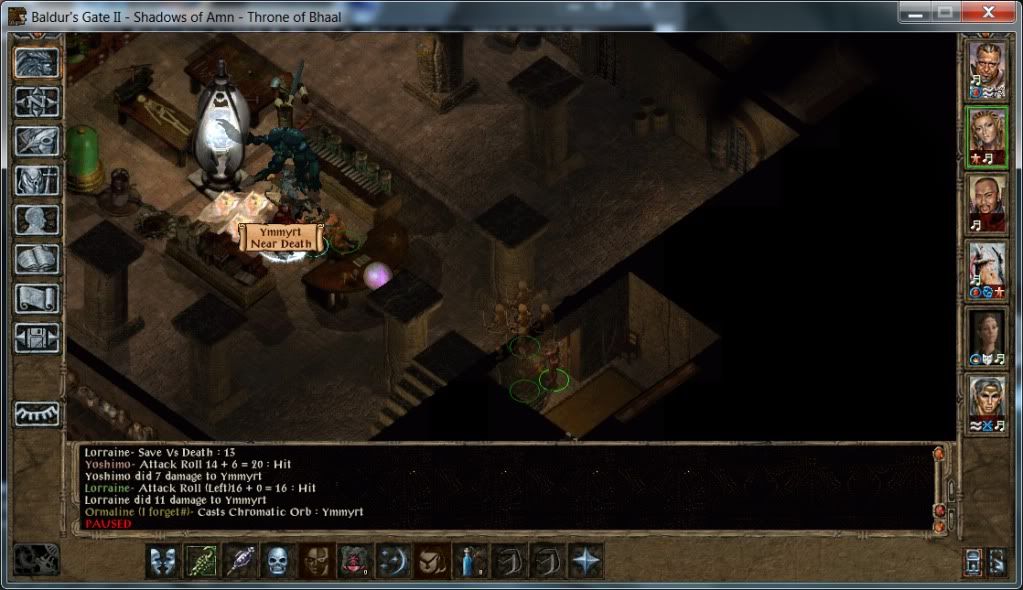Use the blue potion quick item
The width and height of the screenshot is (1023, 590).
[470, 561]
